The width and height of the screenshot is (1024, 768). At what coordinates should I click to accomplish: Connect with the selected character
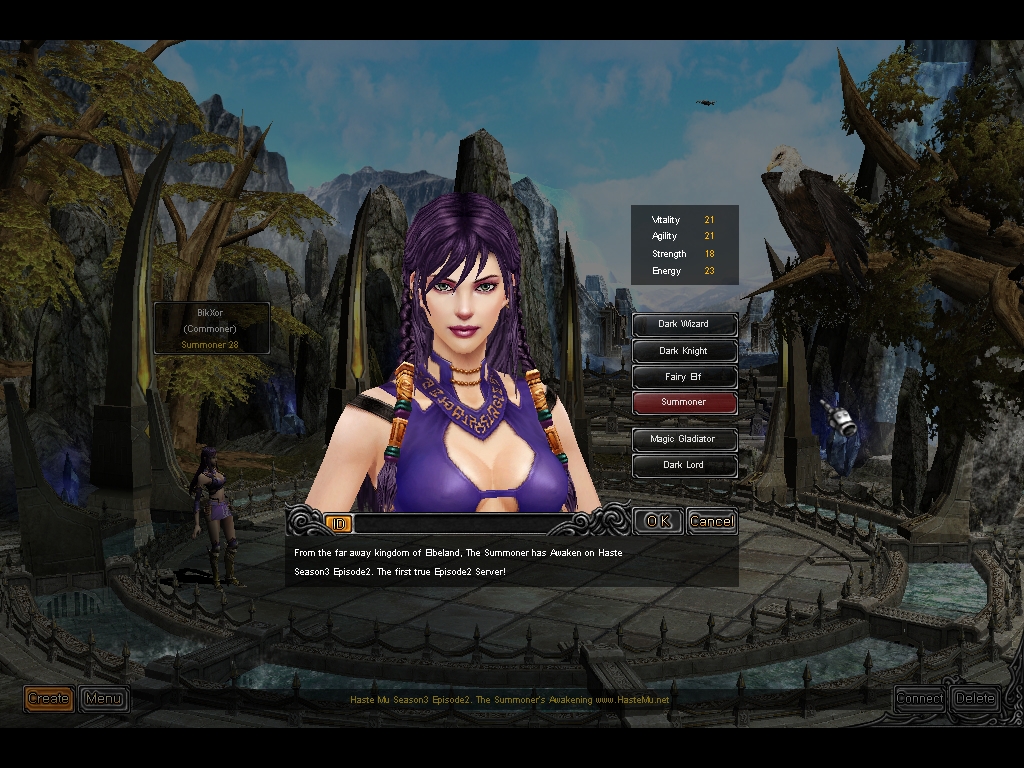coord(919,698)
